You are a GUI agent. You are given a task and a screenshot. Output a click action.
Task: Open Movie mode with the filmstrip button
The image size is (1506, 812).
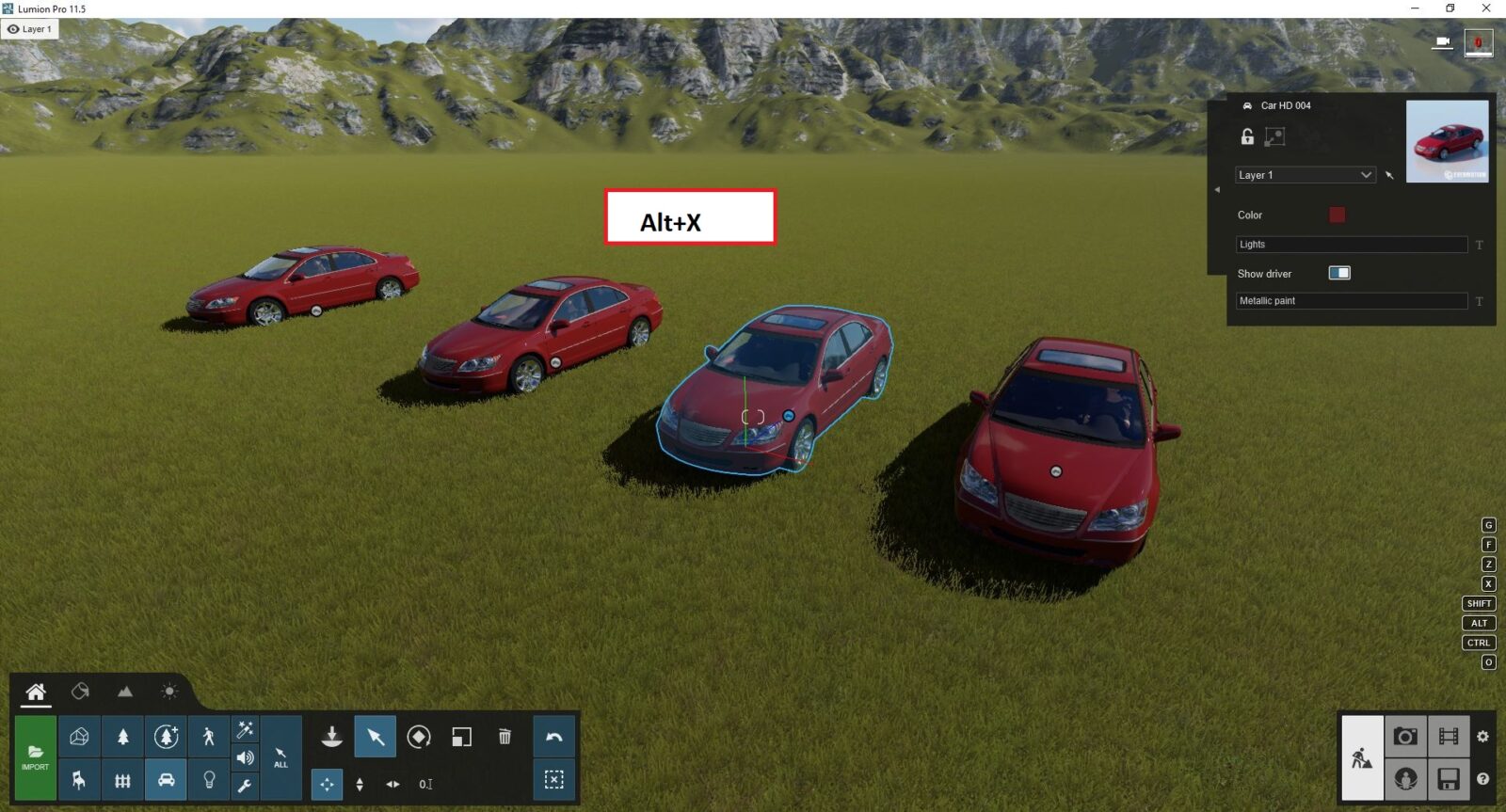click(1449, 737)
